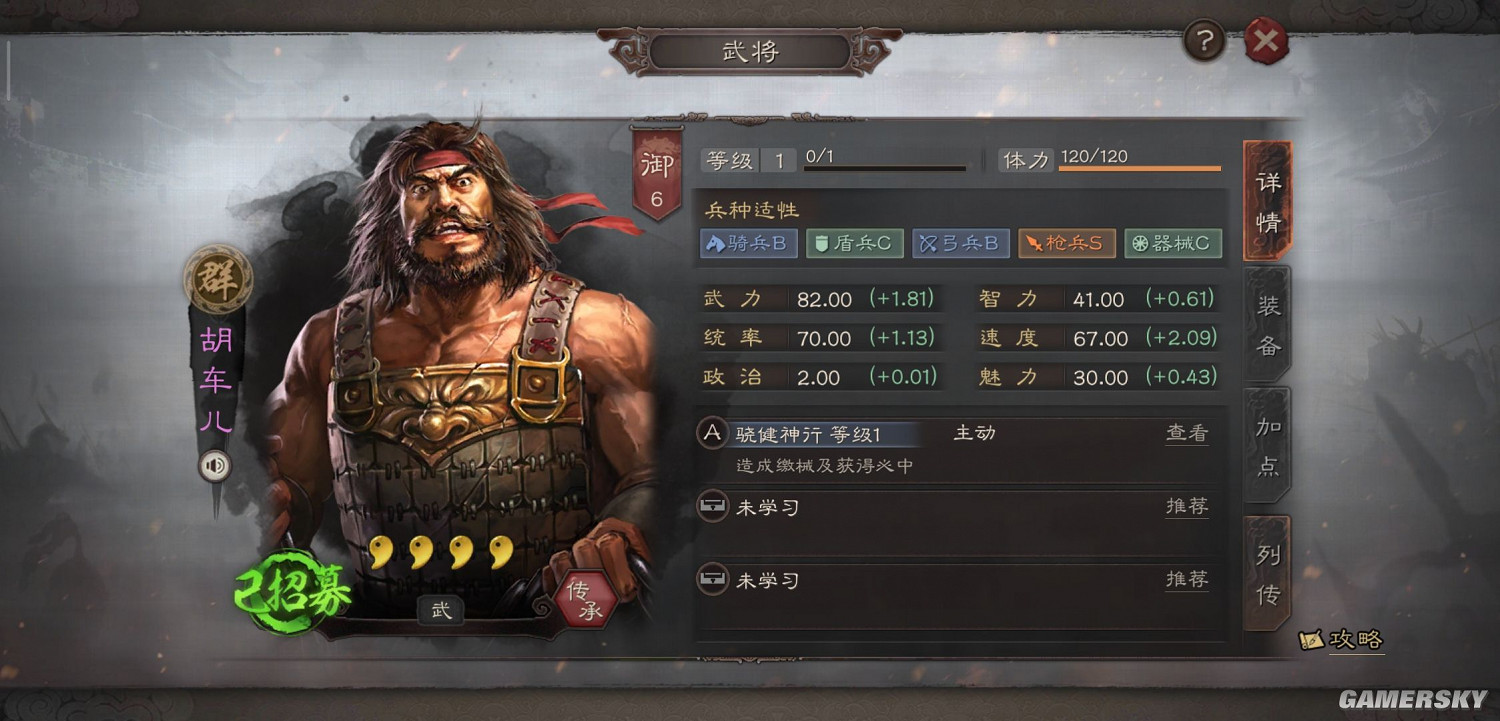
Task: Play the character voice with speaker icon
Action: [x=214, y=464]
